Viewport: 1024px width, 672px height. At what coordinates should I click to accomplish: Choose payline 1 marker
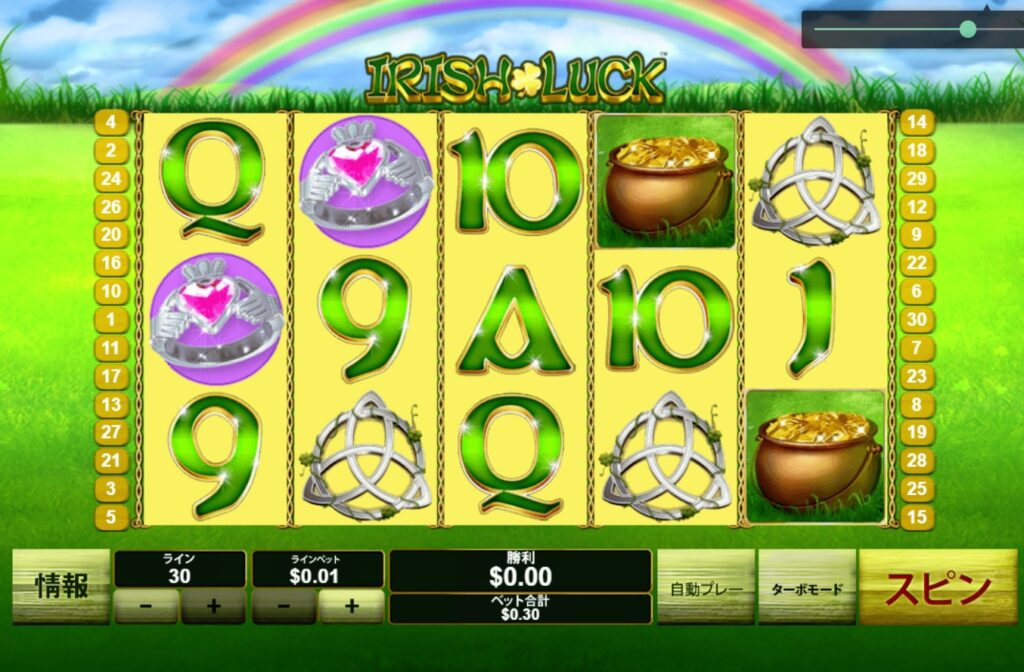pos(110,320)
